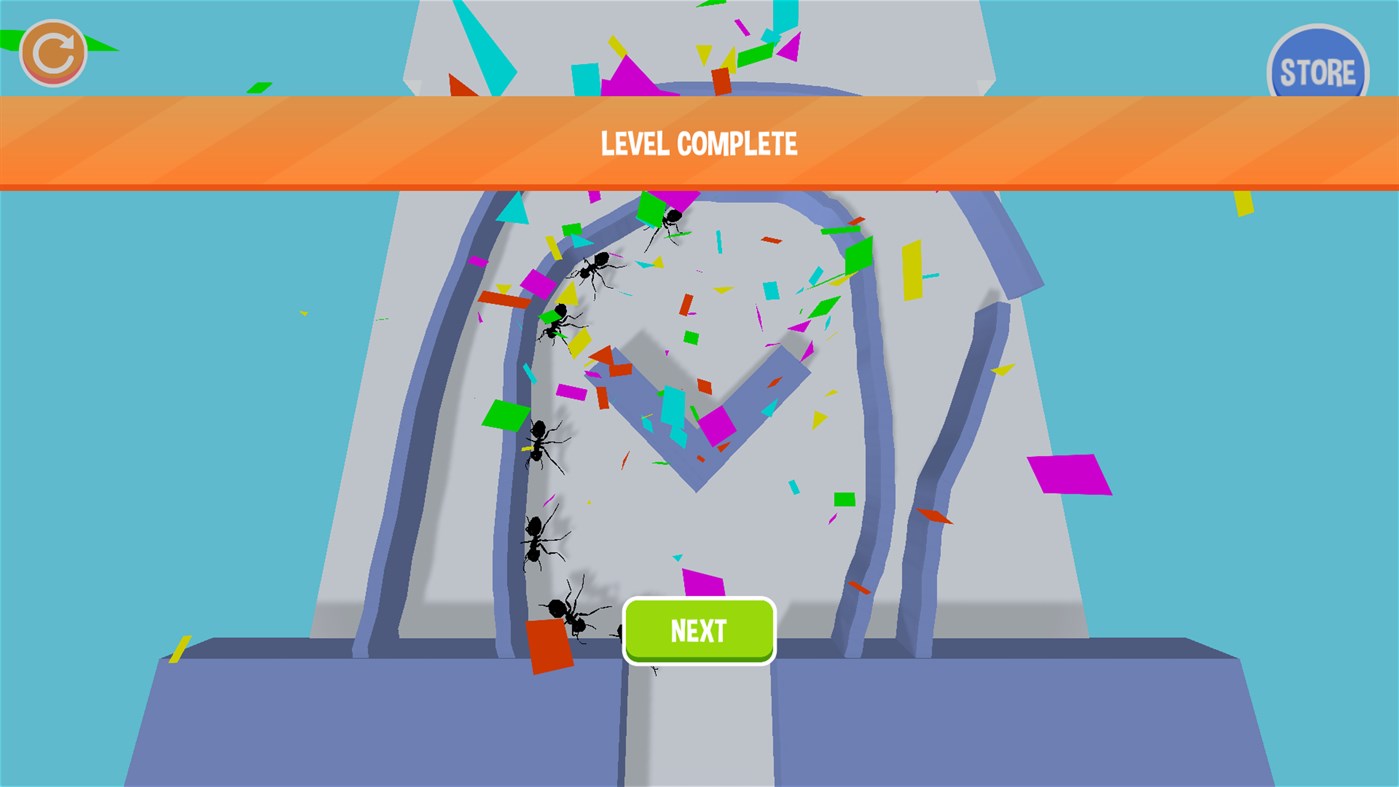Select the blue STORE badge icon
Screen dimensions: 1399x787
click(x=1317, y=69)
